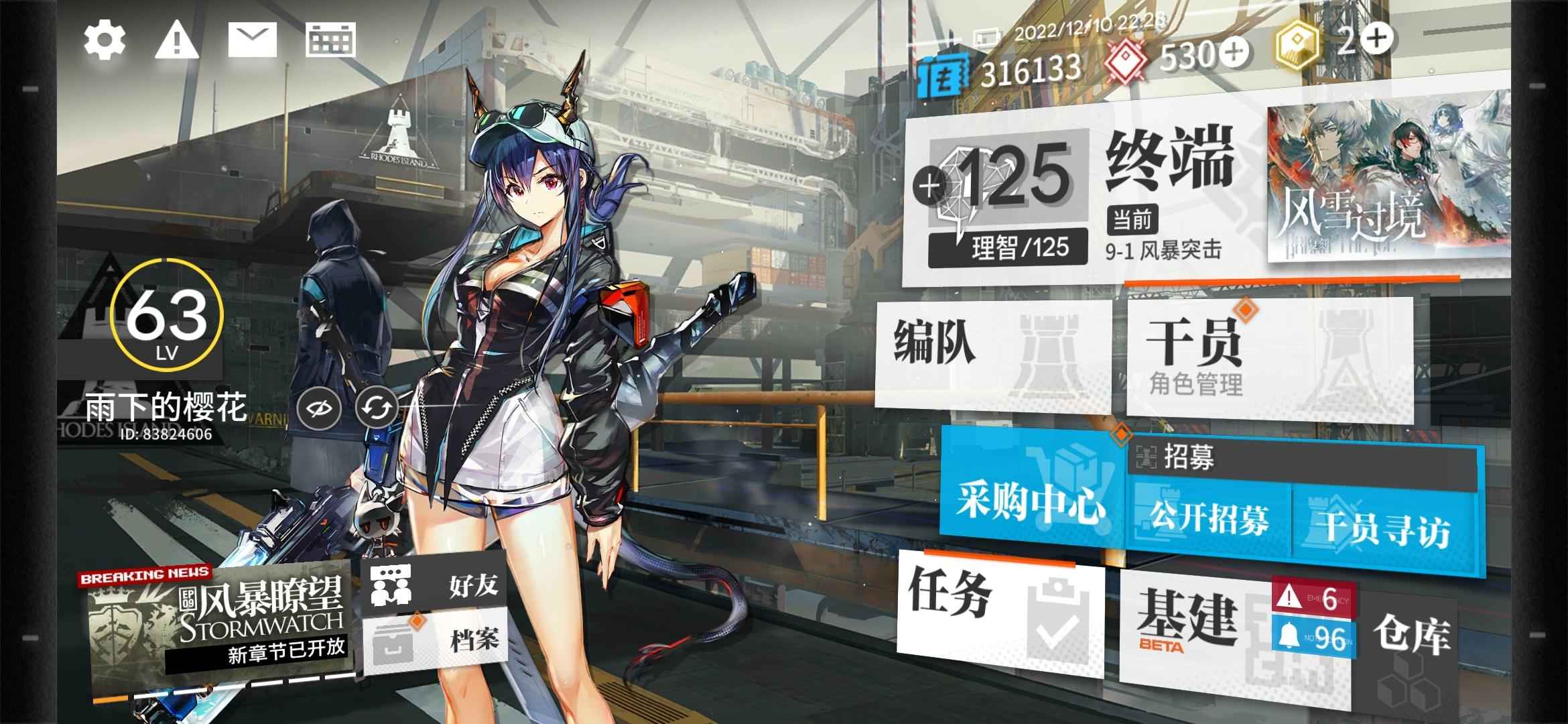Open the warning announcements icon
Viewport: 1568px width, 724px height.
tap(176, 40)
